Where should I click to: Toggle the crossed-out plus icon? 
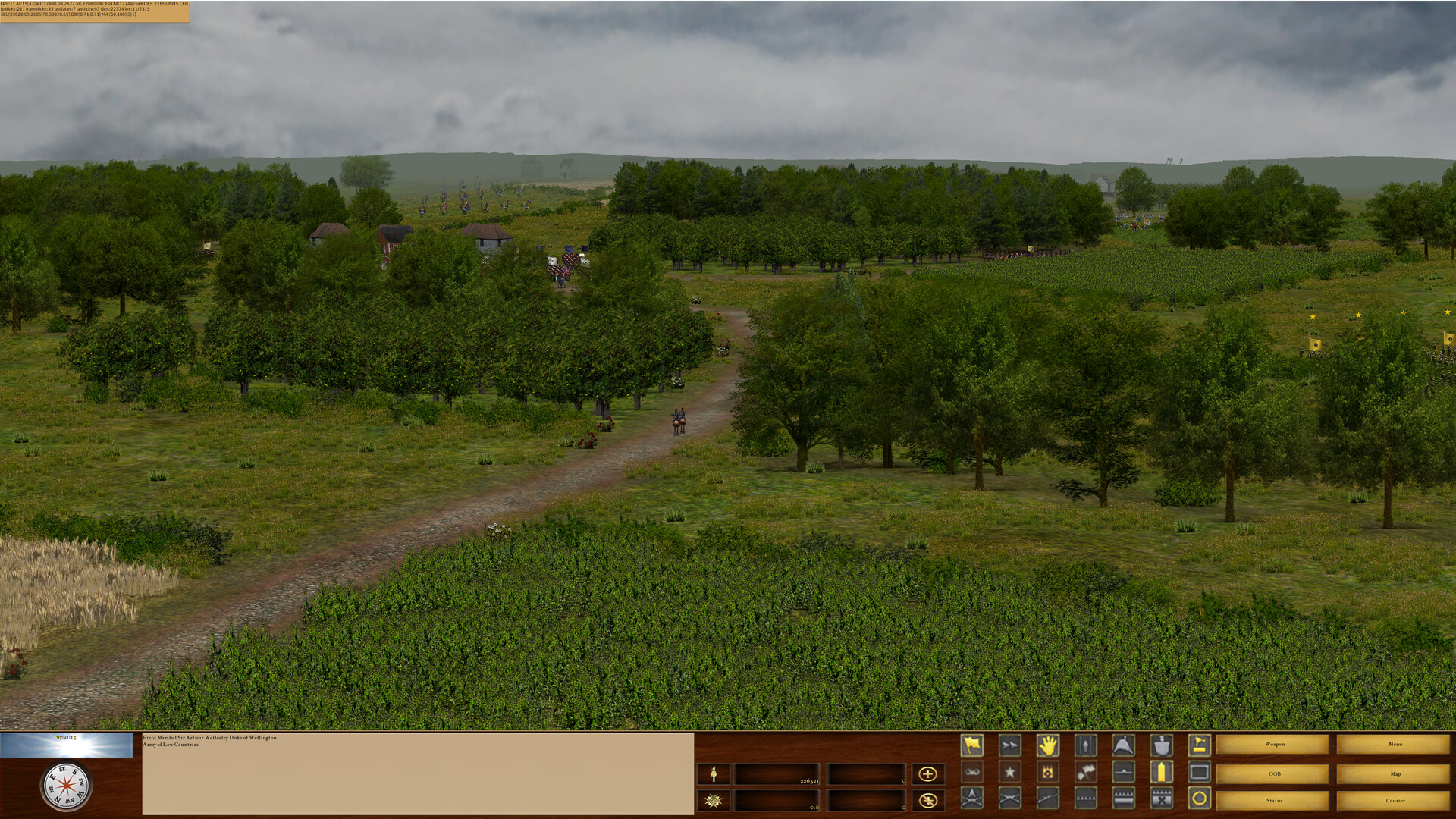[926, 800]
